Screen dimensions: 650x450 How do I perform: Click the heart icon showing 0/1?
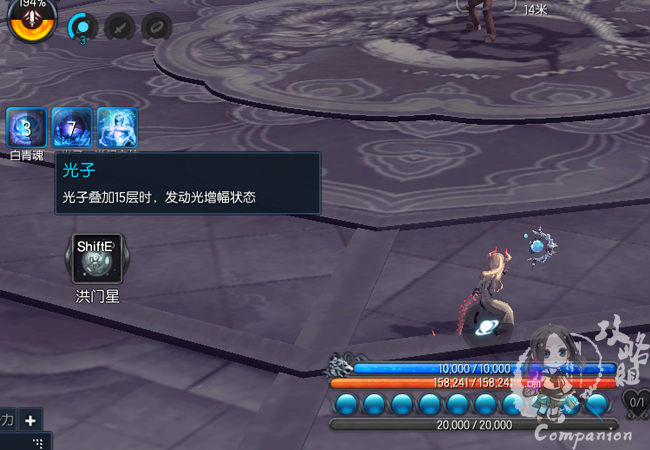click(636, 402)
